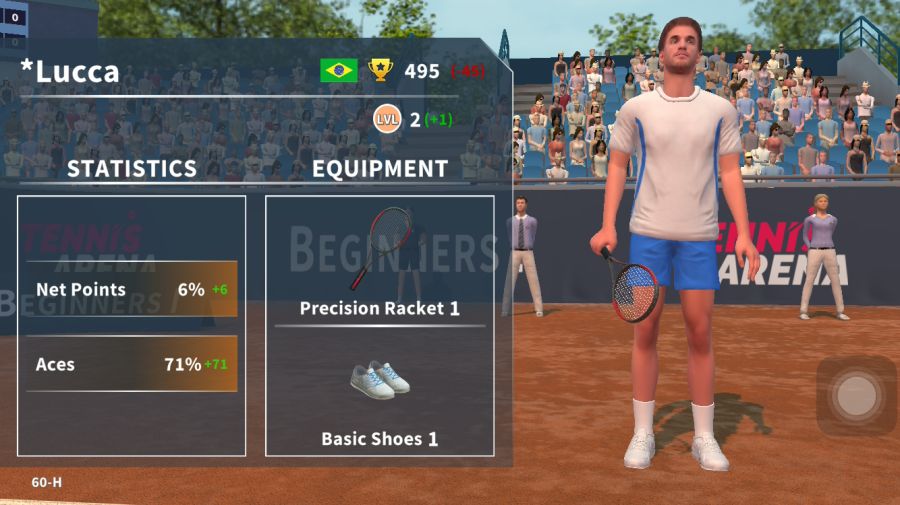Screen dimensions: 900x505
Task: Tap the round joystick button
Action: (x=855, y=396)
